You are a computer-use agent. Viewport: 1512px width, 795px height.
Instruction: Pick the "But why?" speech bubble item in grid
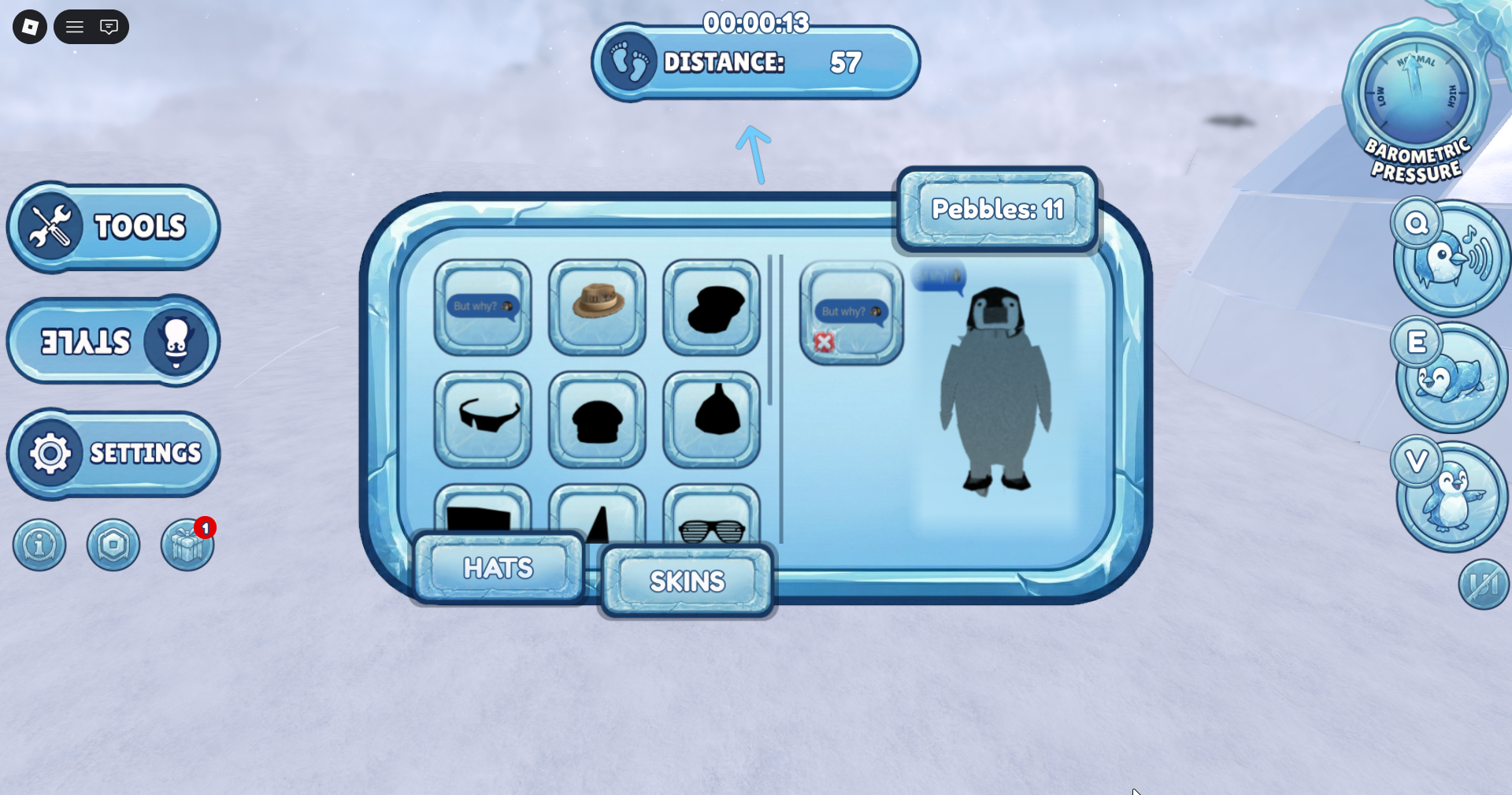click(483, 306)
